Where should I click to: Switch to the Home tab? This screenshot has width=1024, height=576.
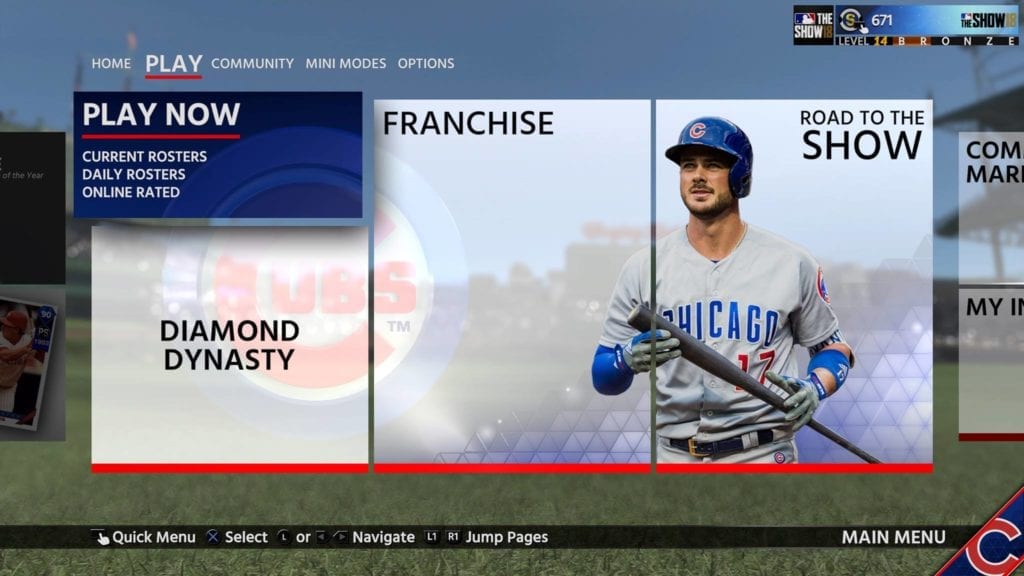[111, 63]
